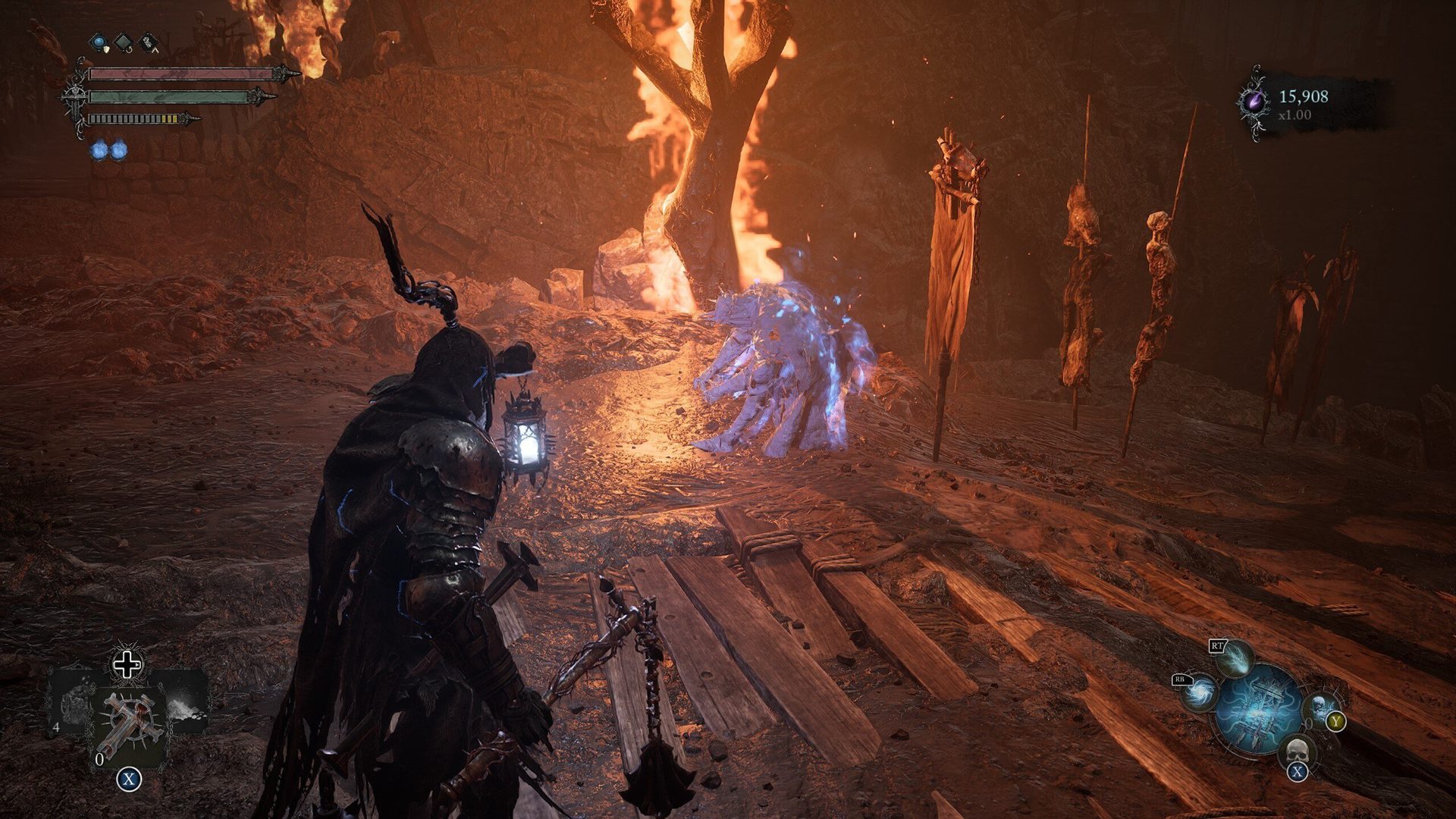Image resolution: width=1456 pixels, height=819 pixels.
Task: Click the yellow segments of the mana bar
Action: (x=168, y=118)
